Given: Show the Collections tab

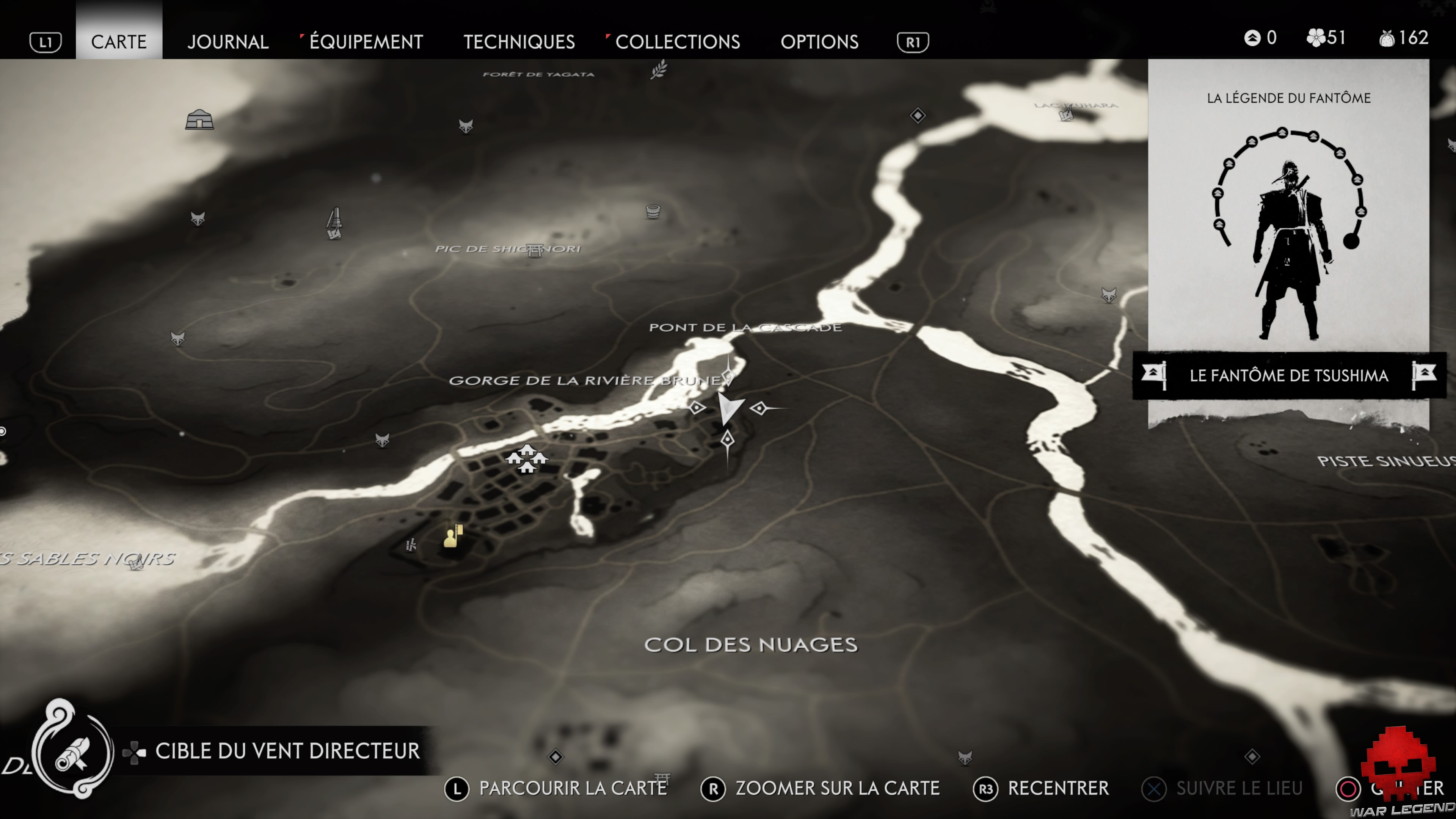Looking at the screenshot, I should point(677,41).
